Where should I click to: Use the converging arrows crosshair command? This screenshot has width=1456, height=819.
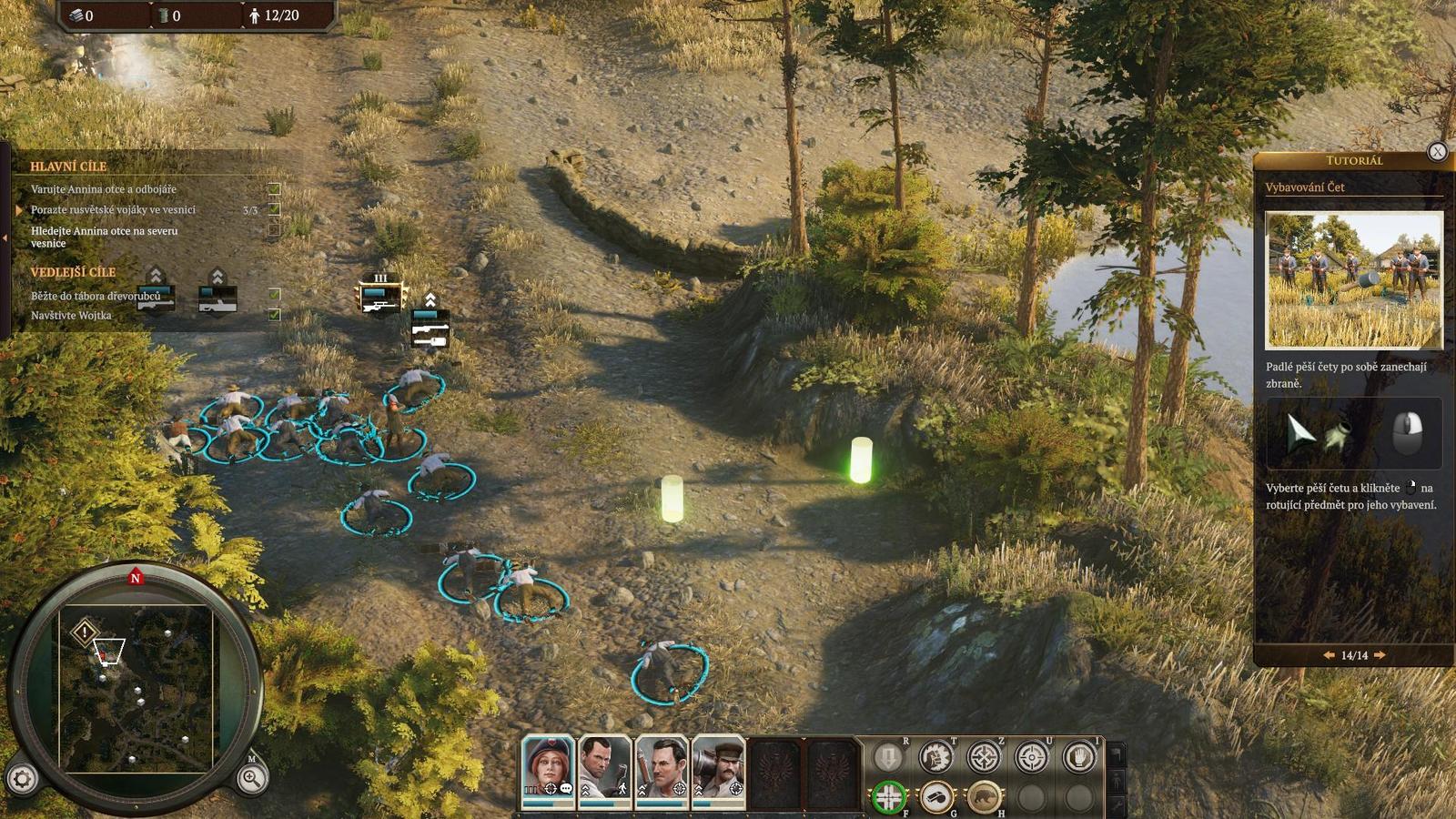pyautogui.click(x=984, y=757)
